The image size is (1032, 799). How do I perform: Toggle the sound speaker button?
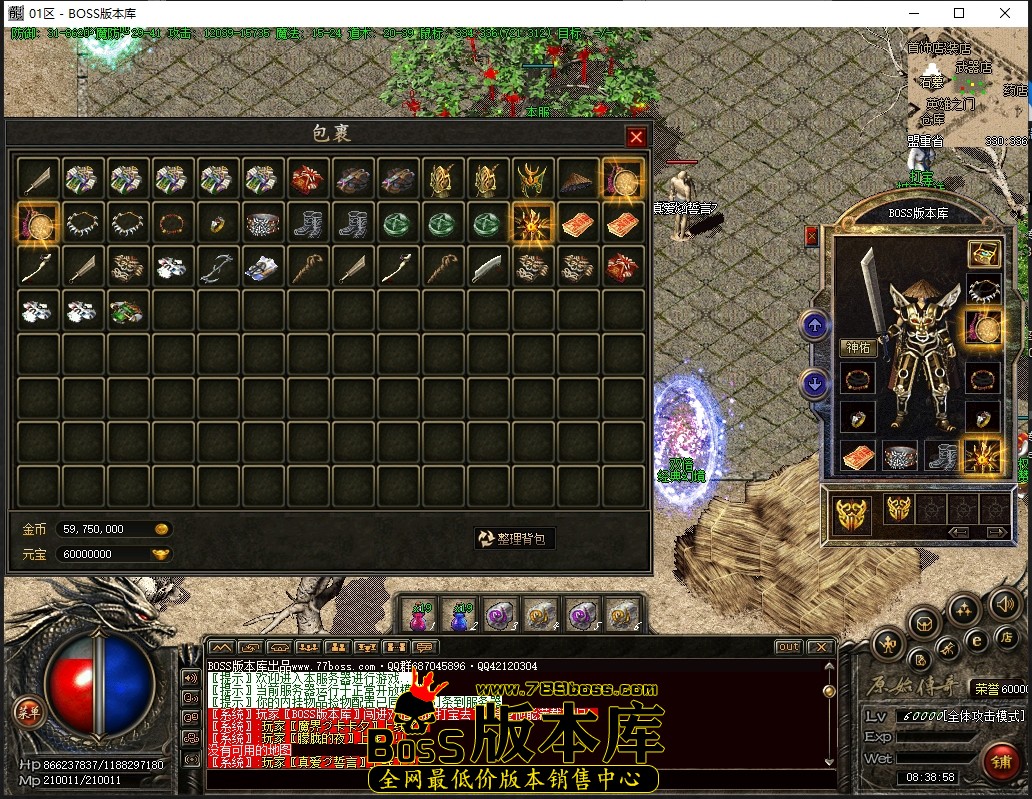pyautogui.click(x=1003, y=603)
